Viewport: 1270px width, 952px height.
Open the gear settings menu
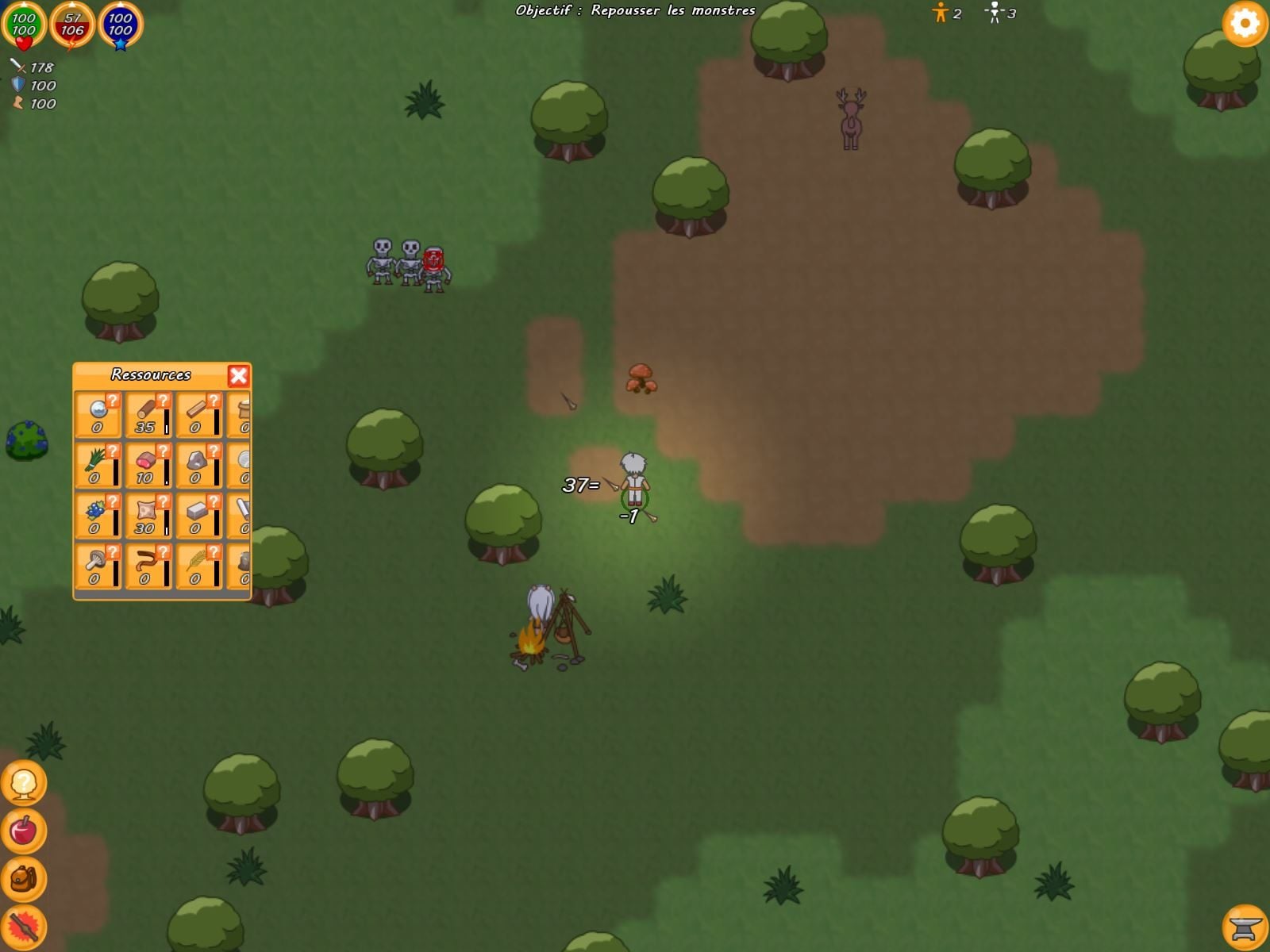[x=1244, y=24]
